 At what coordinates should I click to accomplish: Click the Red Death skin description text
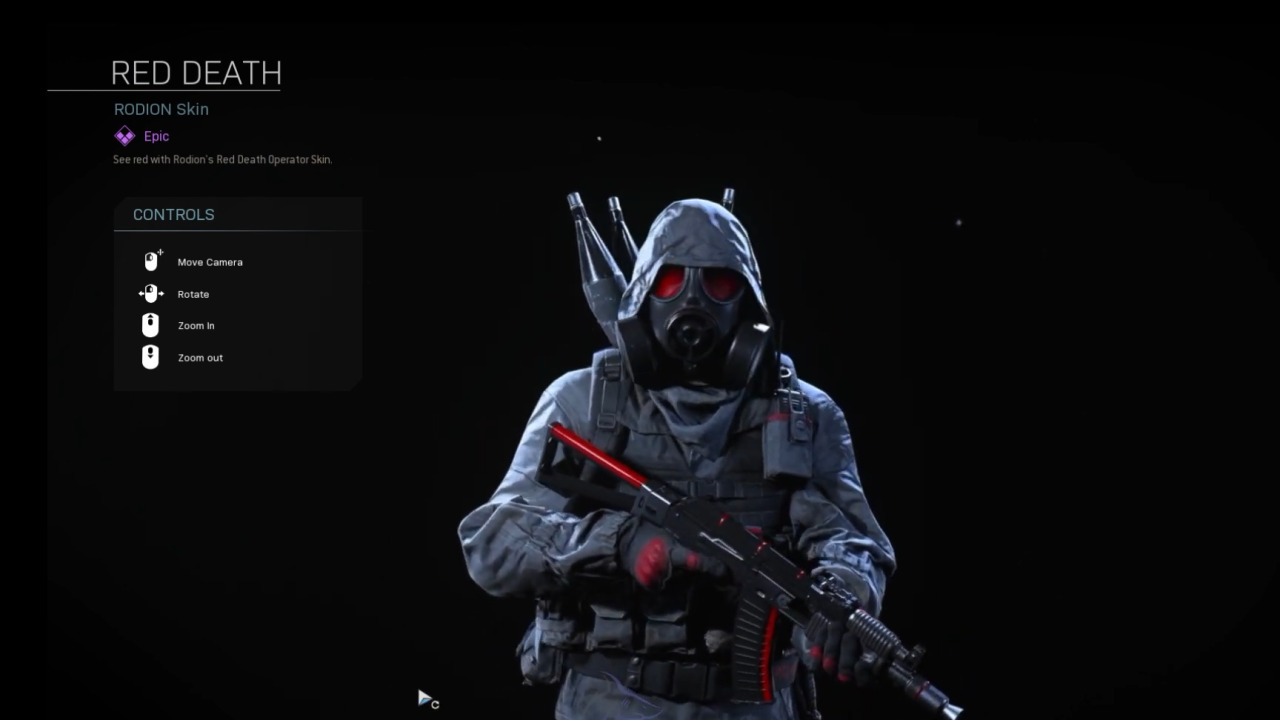click(221, 159)
